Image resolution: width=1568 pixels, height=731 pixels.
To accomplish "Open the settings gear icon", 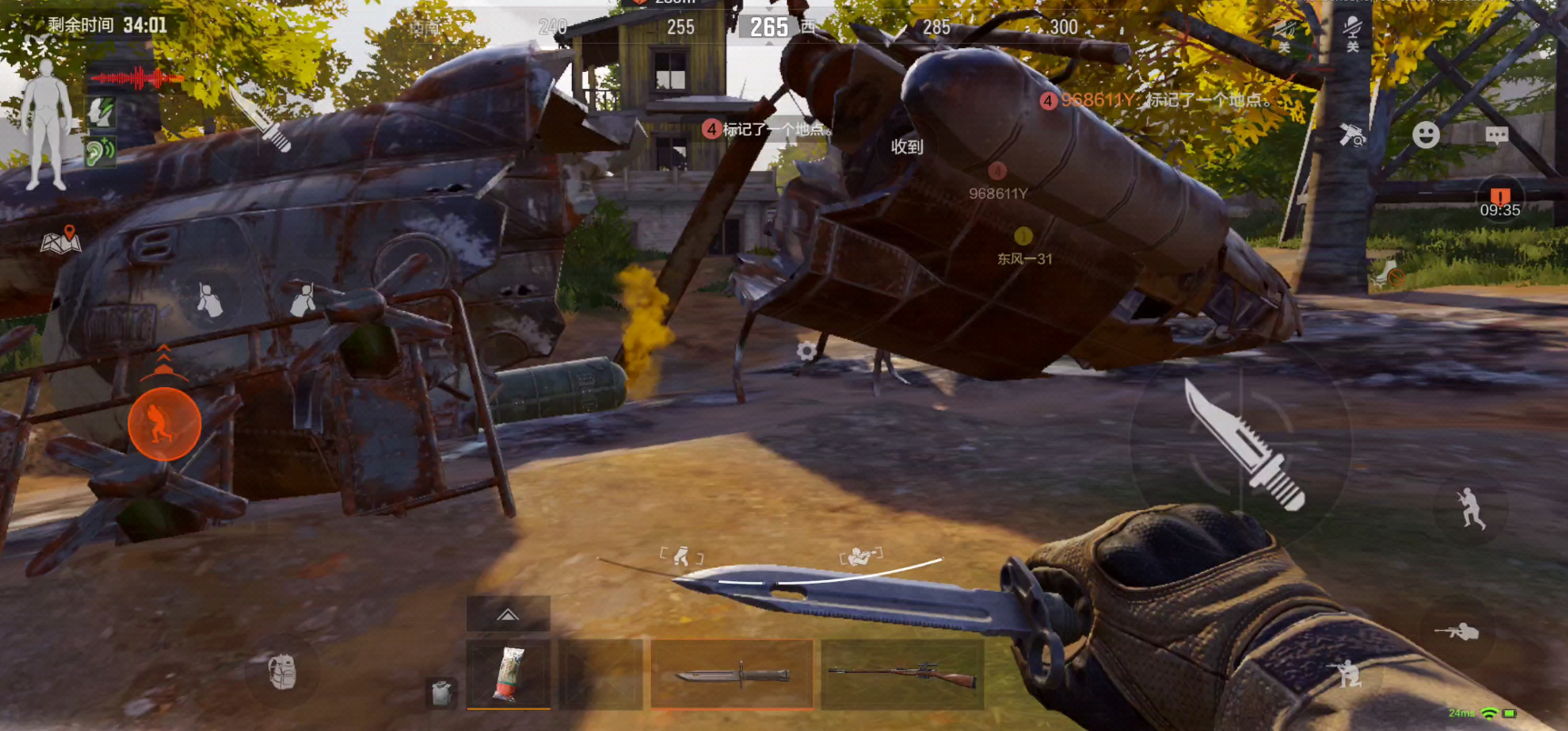I will [805, 350].
